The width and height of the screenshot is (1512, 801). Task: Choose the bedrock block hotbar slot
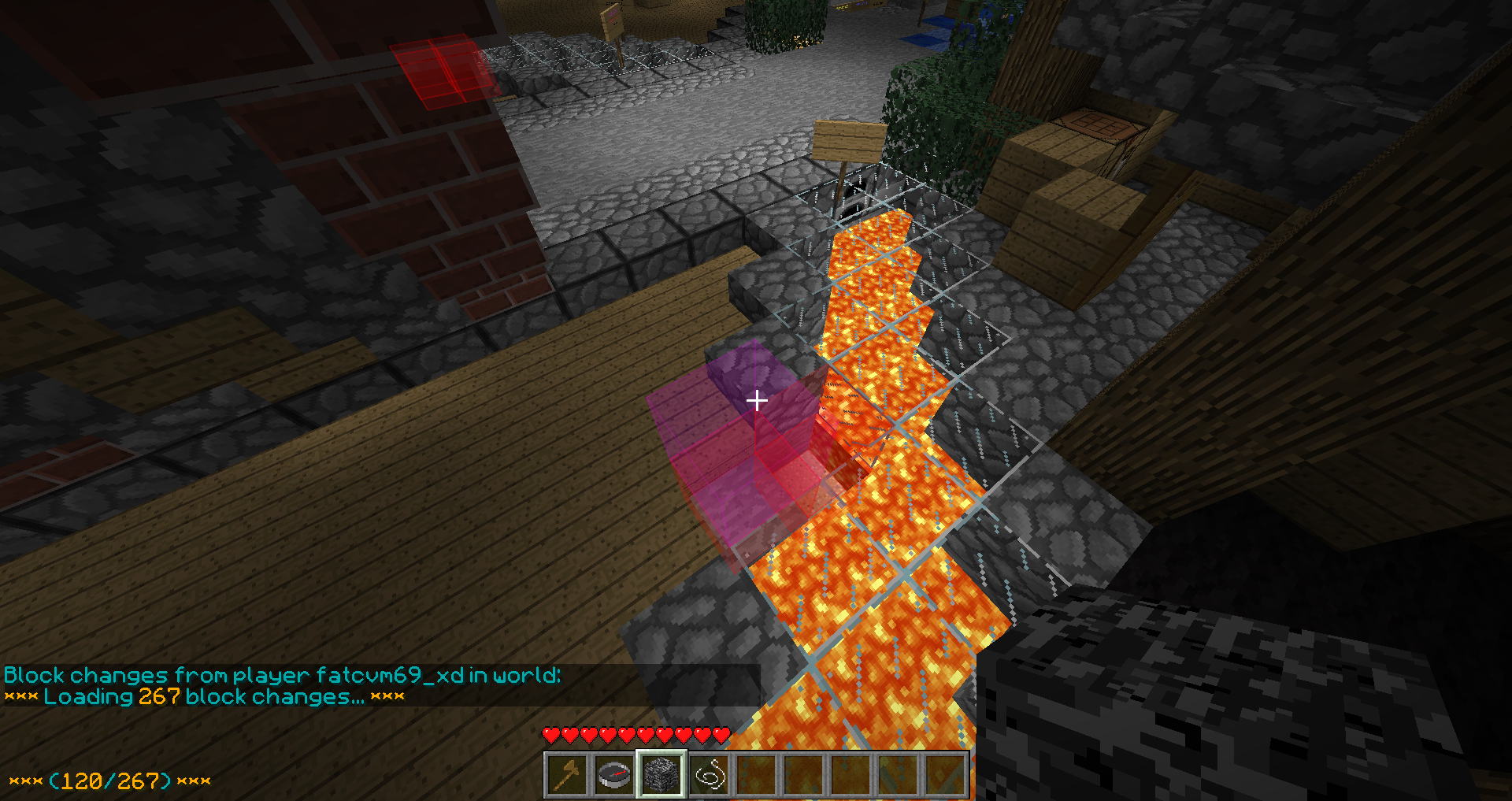pos(661,775)
